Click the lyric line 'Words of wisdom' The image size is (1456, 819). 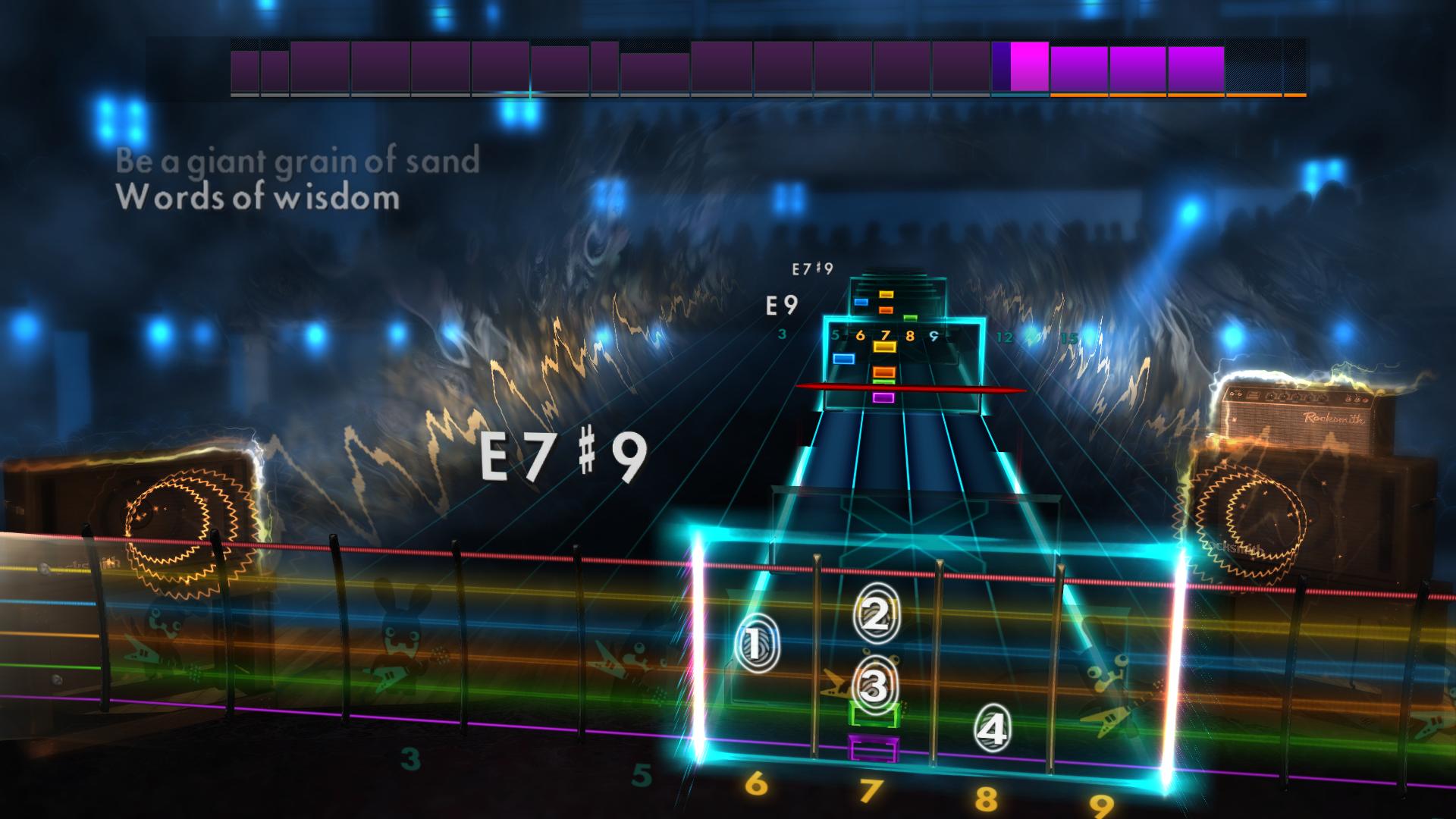coord(258,199)
